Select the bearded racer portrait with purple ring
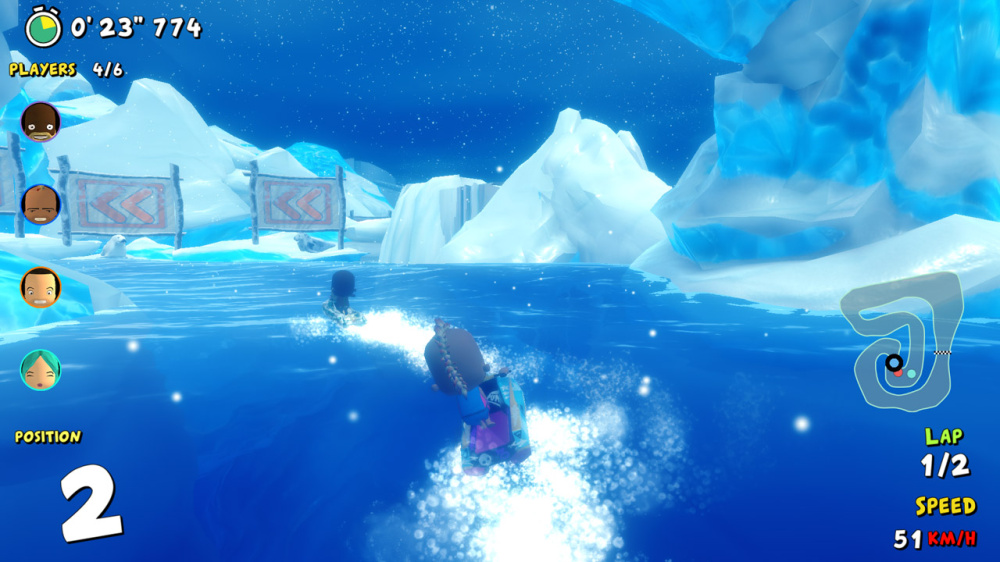 click(x=41, y=122)
